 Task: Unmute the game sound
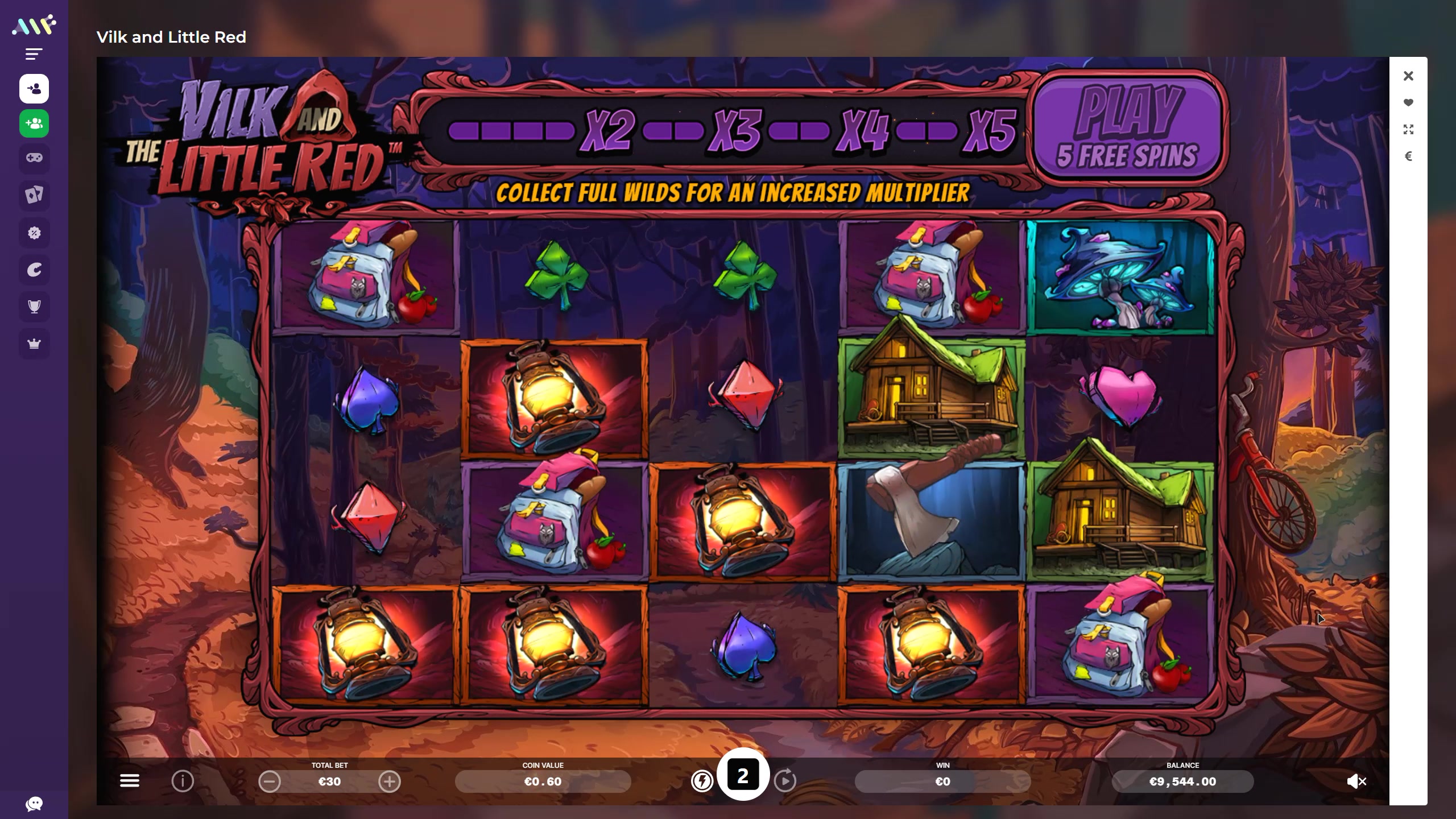1356,781
